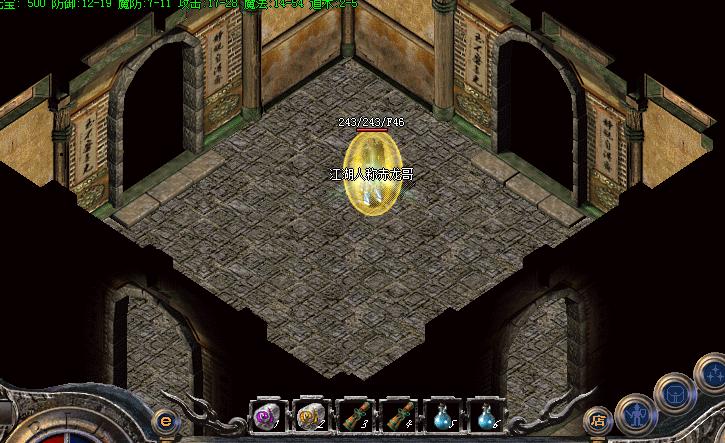Open the character equipment panel icon
725x443 pixels.
tap(634, 412)
